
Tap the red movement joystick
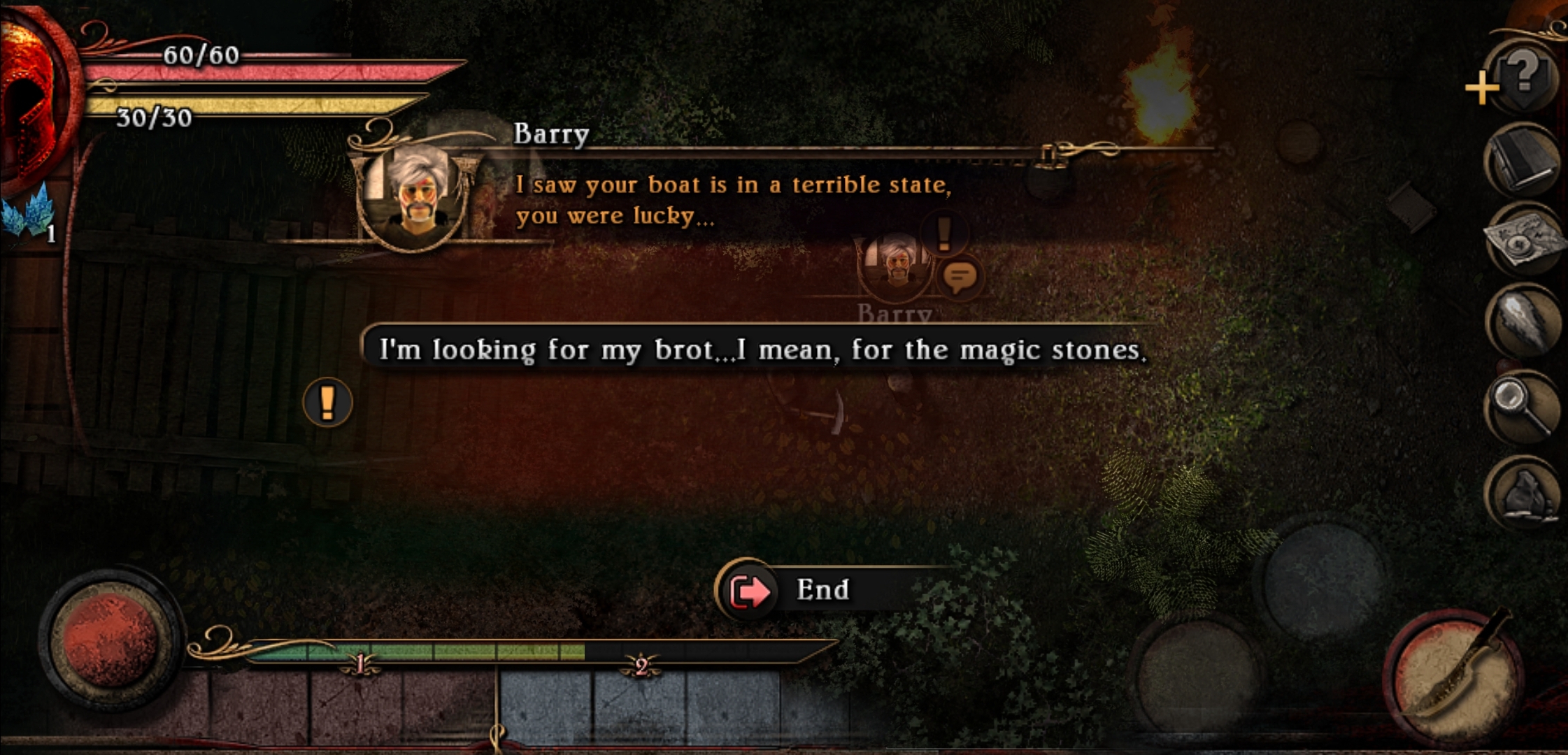coord(111,640)
